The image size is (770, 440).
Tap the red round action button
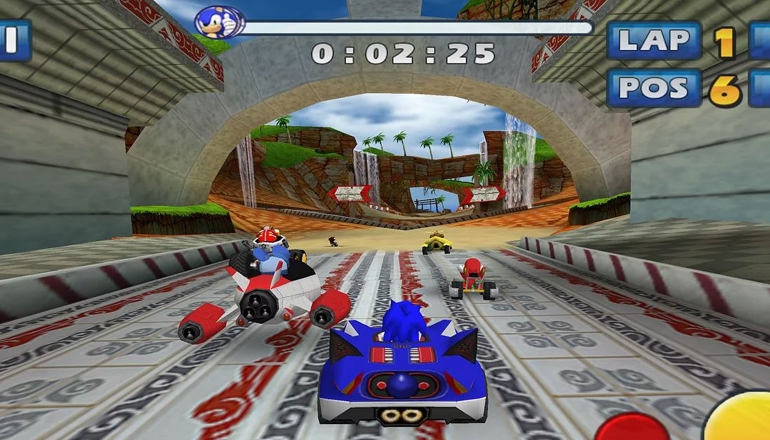631,428
